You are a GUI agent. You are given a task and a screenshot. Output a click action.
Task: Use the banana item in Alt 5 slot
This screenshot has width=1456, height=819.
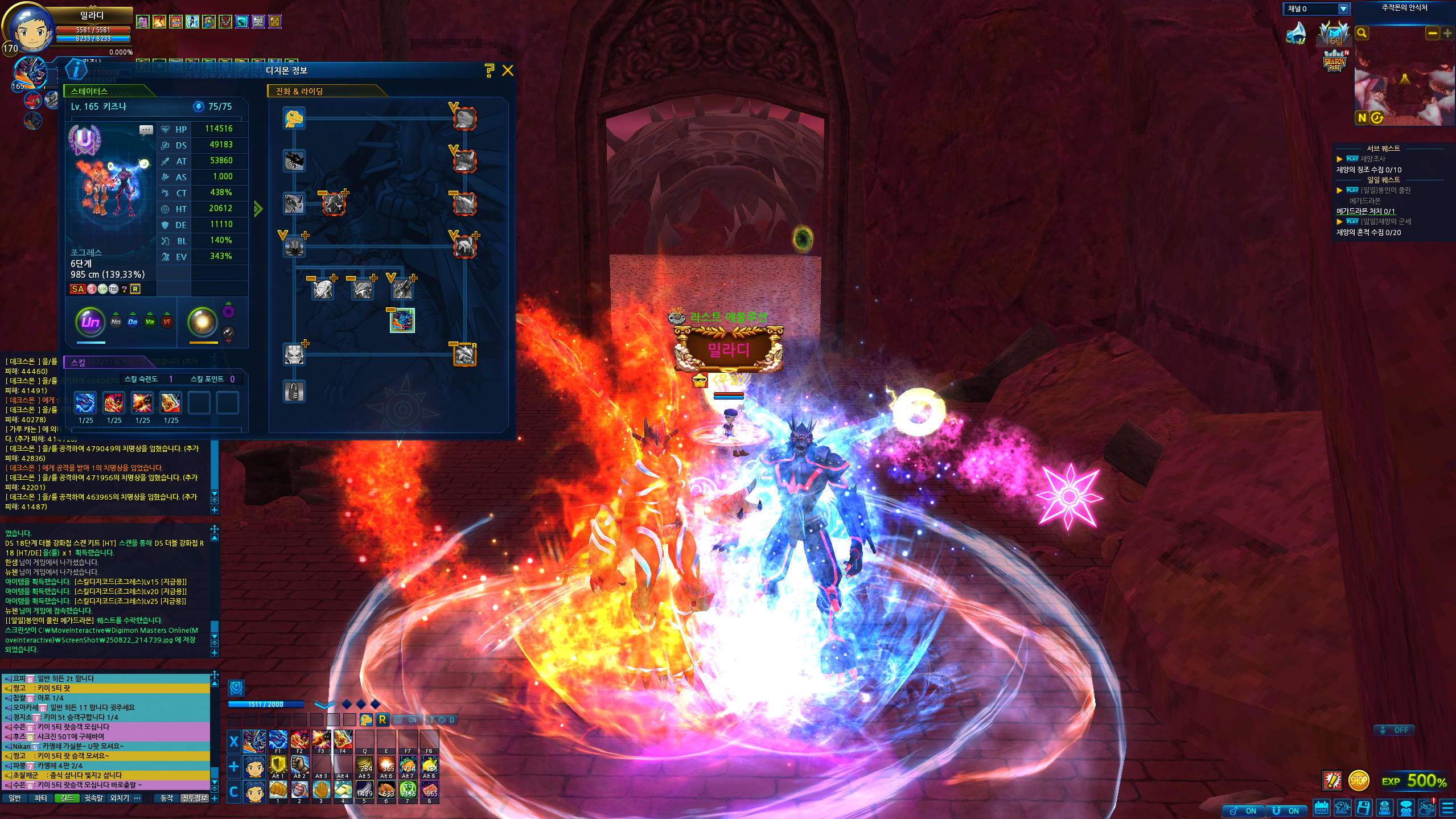pos(365,764)
